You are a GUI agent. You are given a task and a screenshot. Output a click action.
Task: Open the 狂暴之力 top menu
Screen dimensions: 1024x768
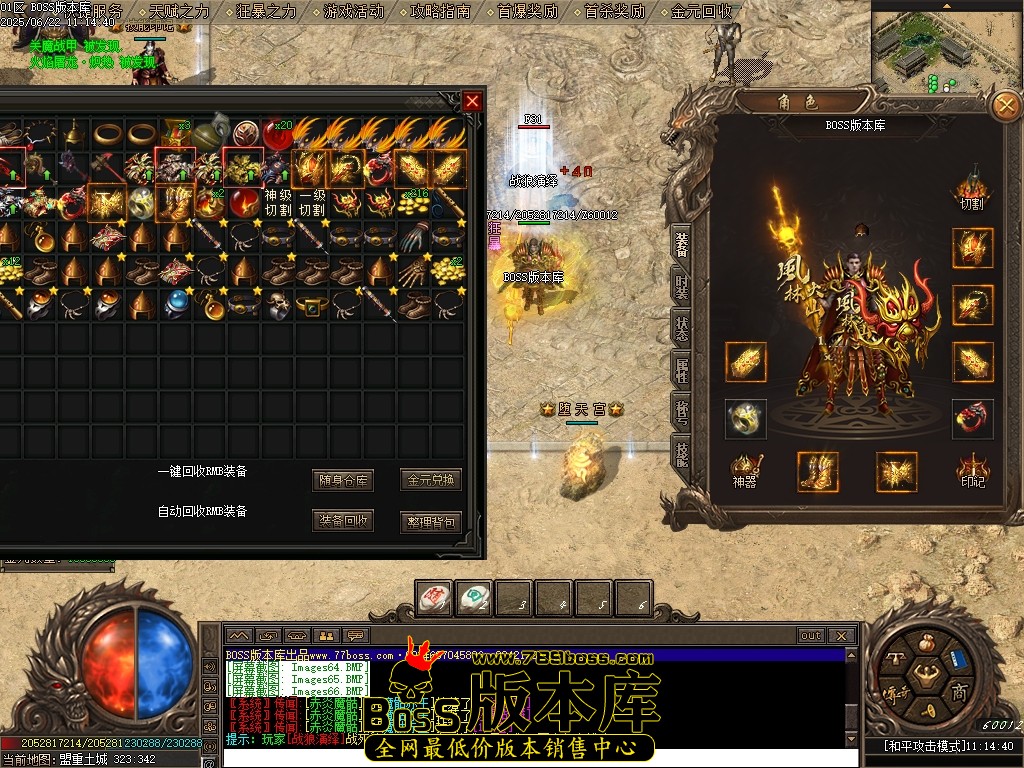266,12
